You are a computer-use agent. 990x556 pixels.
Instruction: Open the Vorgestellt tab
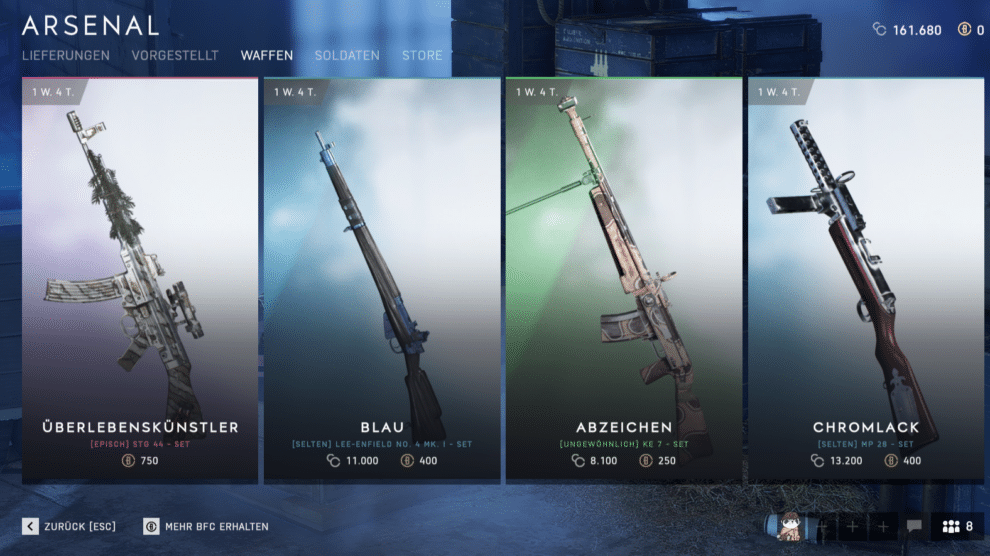(x=175, y=56)
